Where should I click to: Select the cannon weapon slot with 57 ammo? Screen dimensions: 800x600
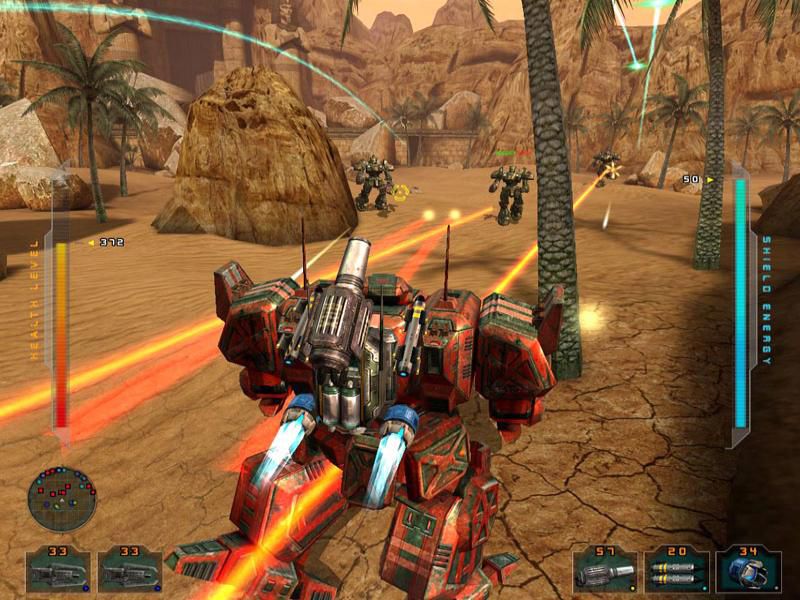(x=605, y=571)
